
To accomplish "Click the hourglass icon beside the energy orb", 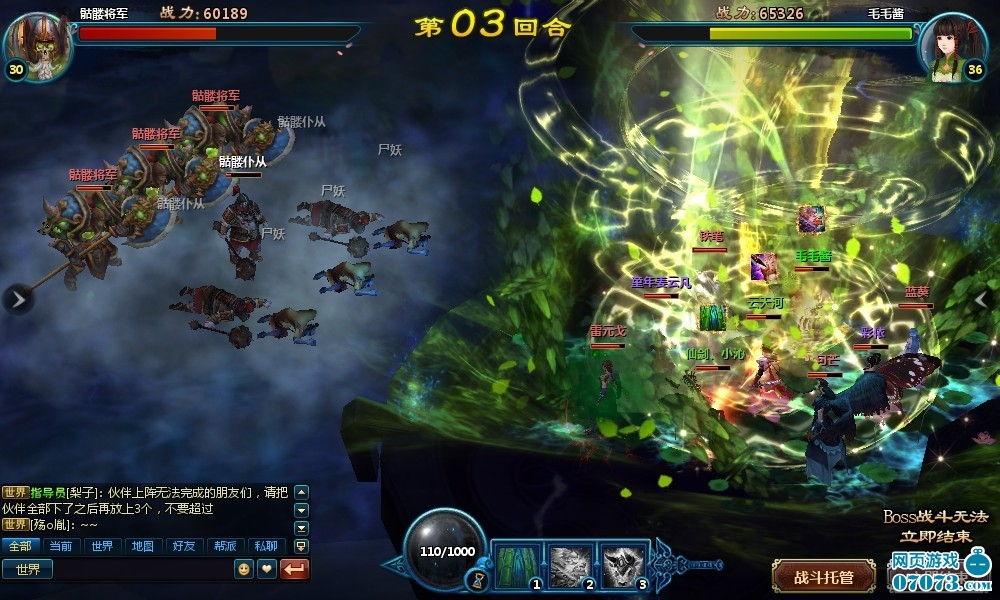I will (482, 579).
